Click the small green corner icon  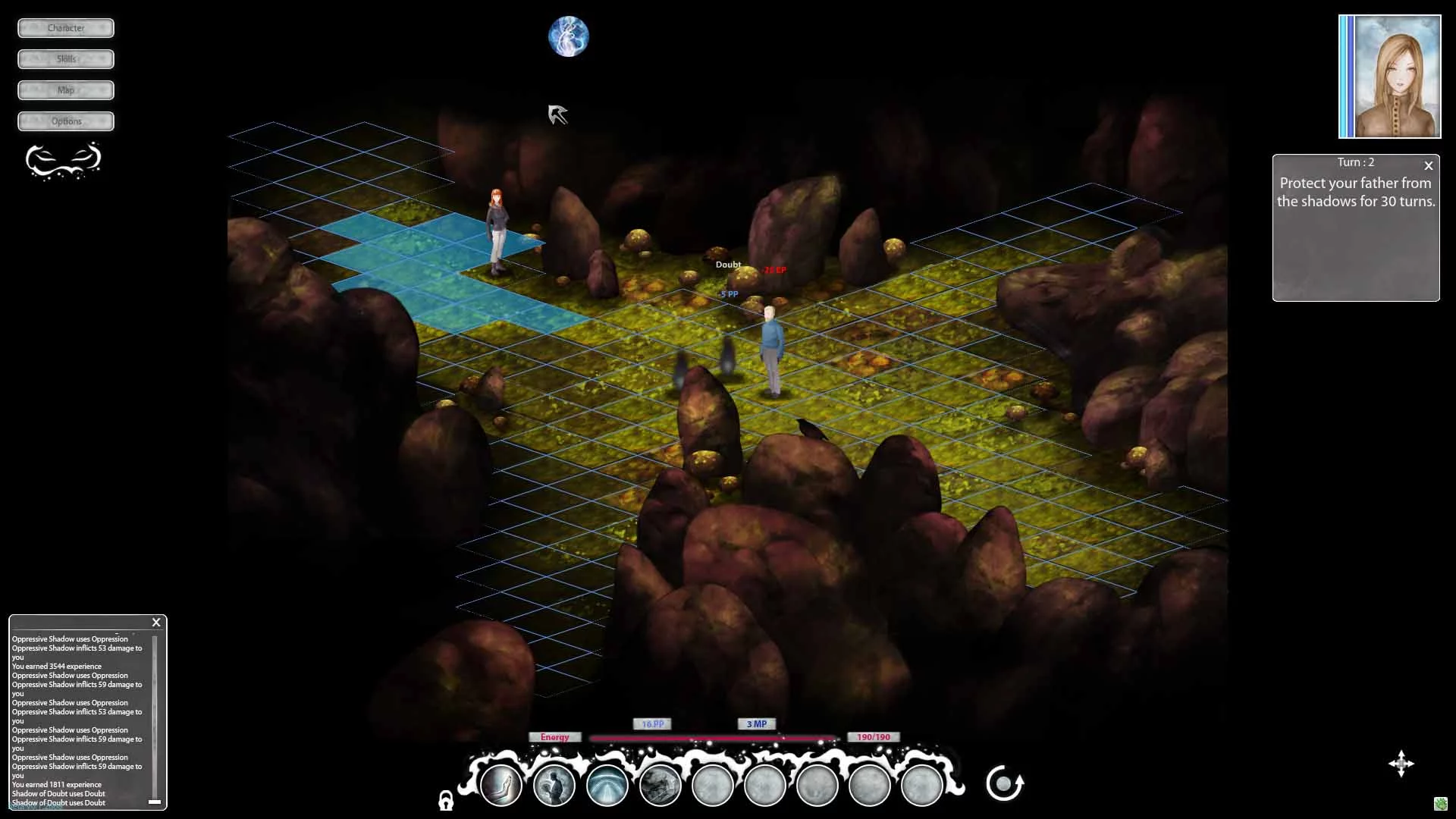(1441, 804)
